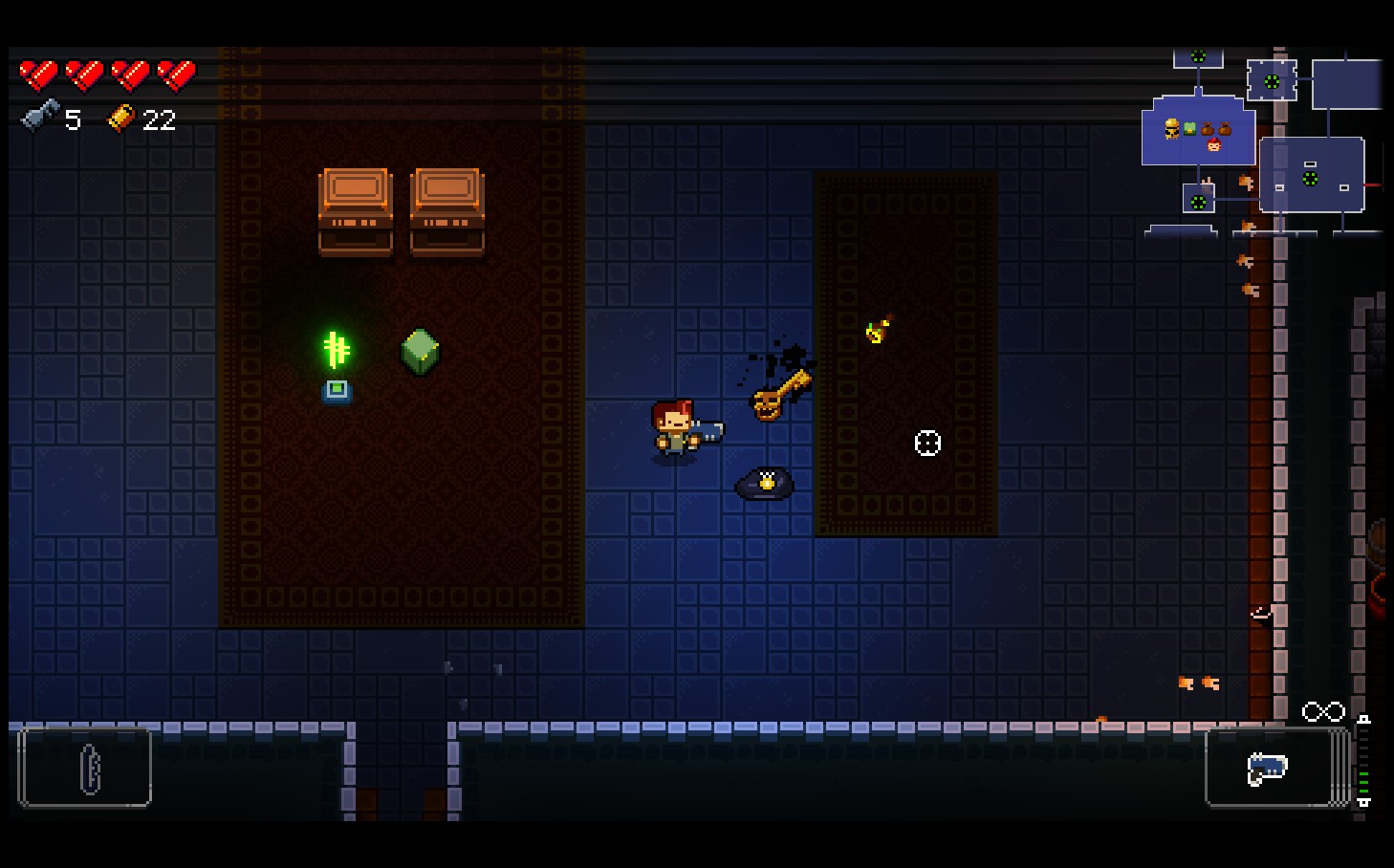Click the chest icon on the minimap
1394x868 pixels.
click(1172, 129)
